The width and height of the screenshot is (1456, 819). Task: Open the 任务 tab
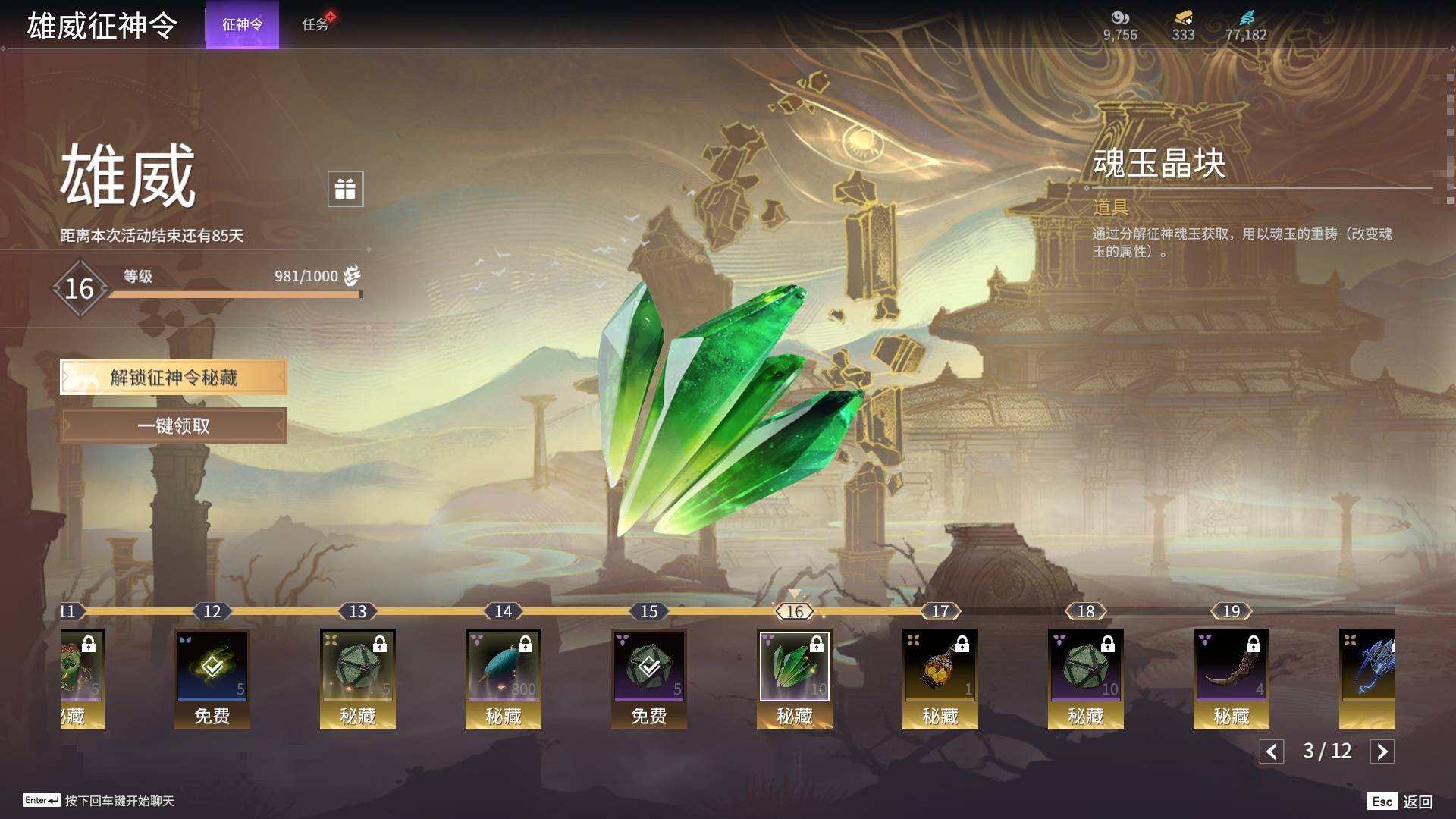315,24
